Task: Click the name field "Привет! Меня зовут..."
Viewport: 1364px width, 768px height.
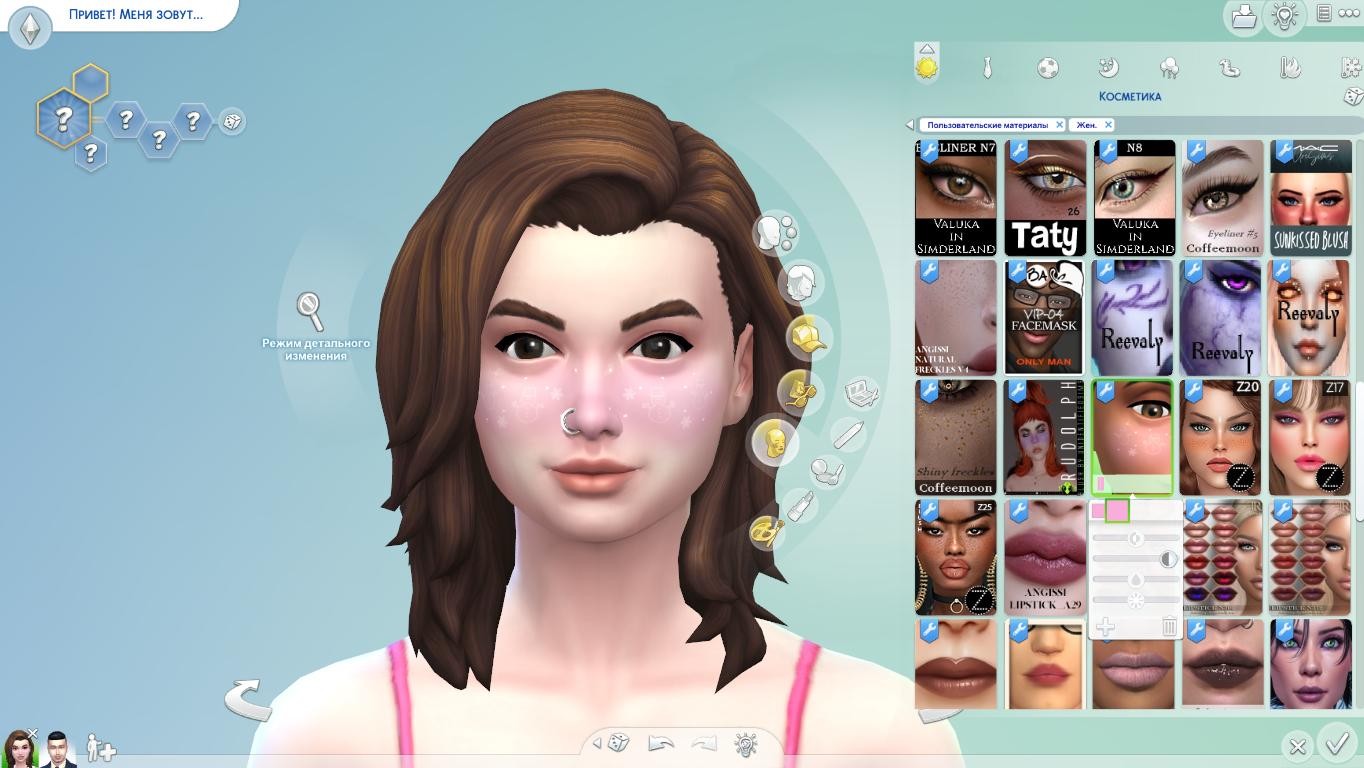Action: click(x=136, y=15)
